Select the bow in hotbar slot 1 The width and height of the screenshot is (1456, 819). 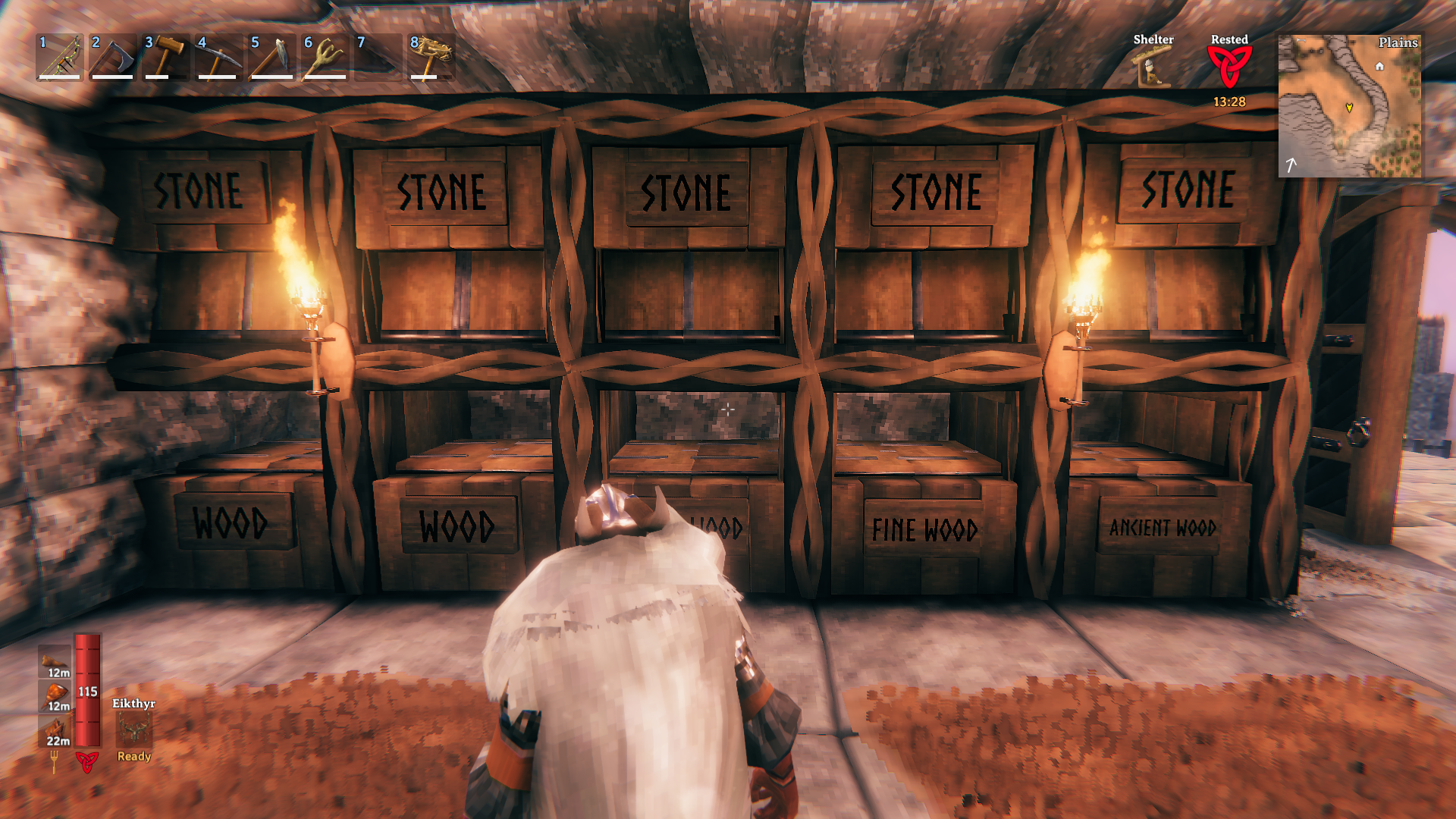coord(60,57)
